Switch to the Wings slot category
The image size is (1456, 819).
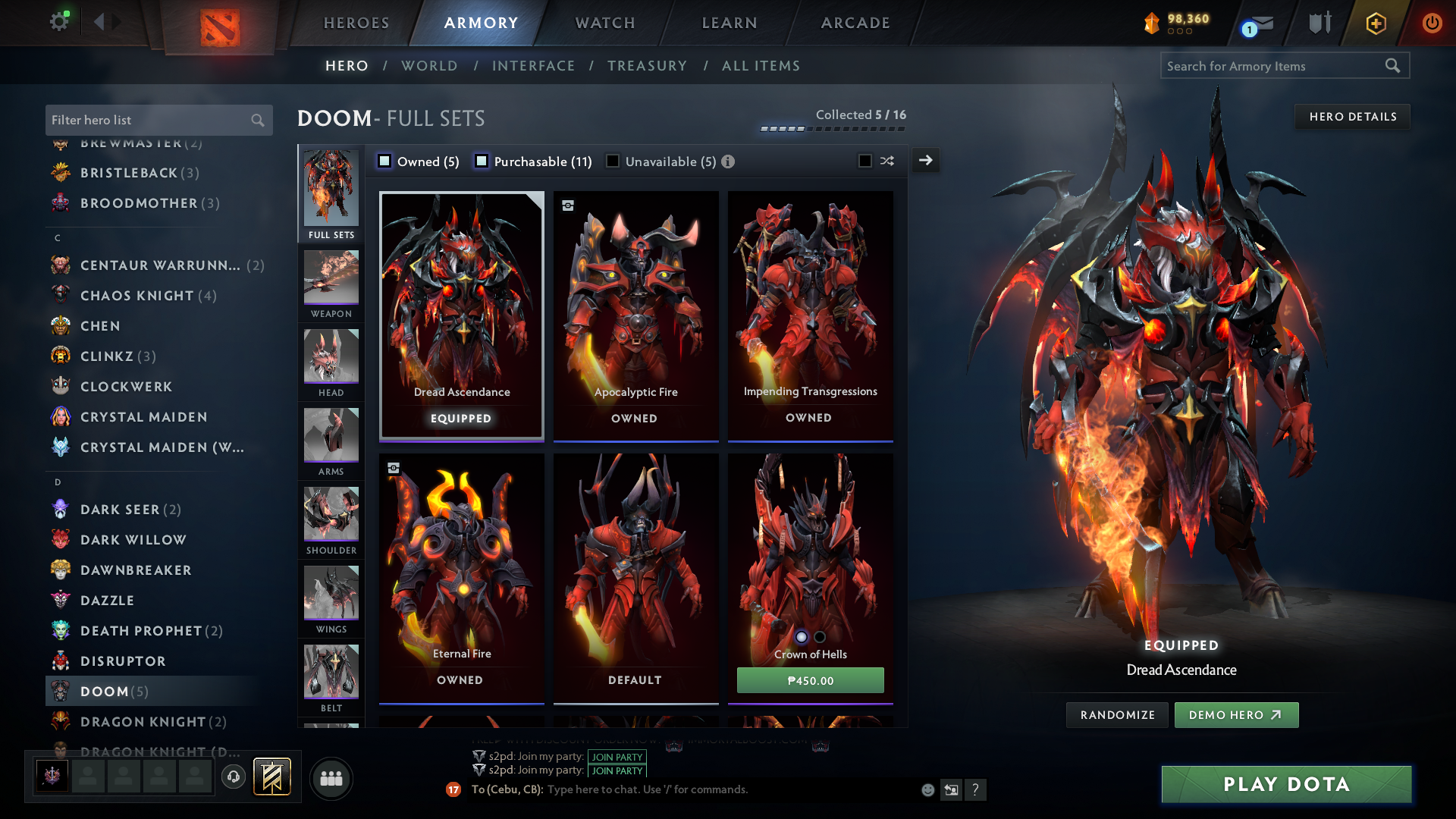click(331, 599)
